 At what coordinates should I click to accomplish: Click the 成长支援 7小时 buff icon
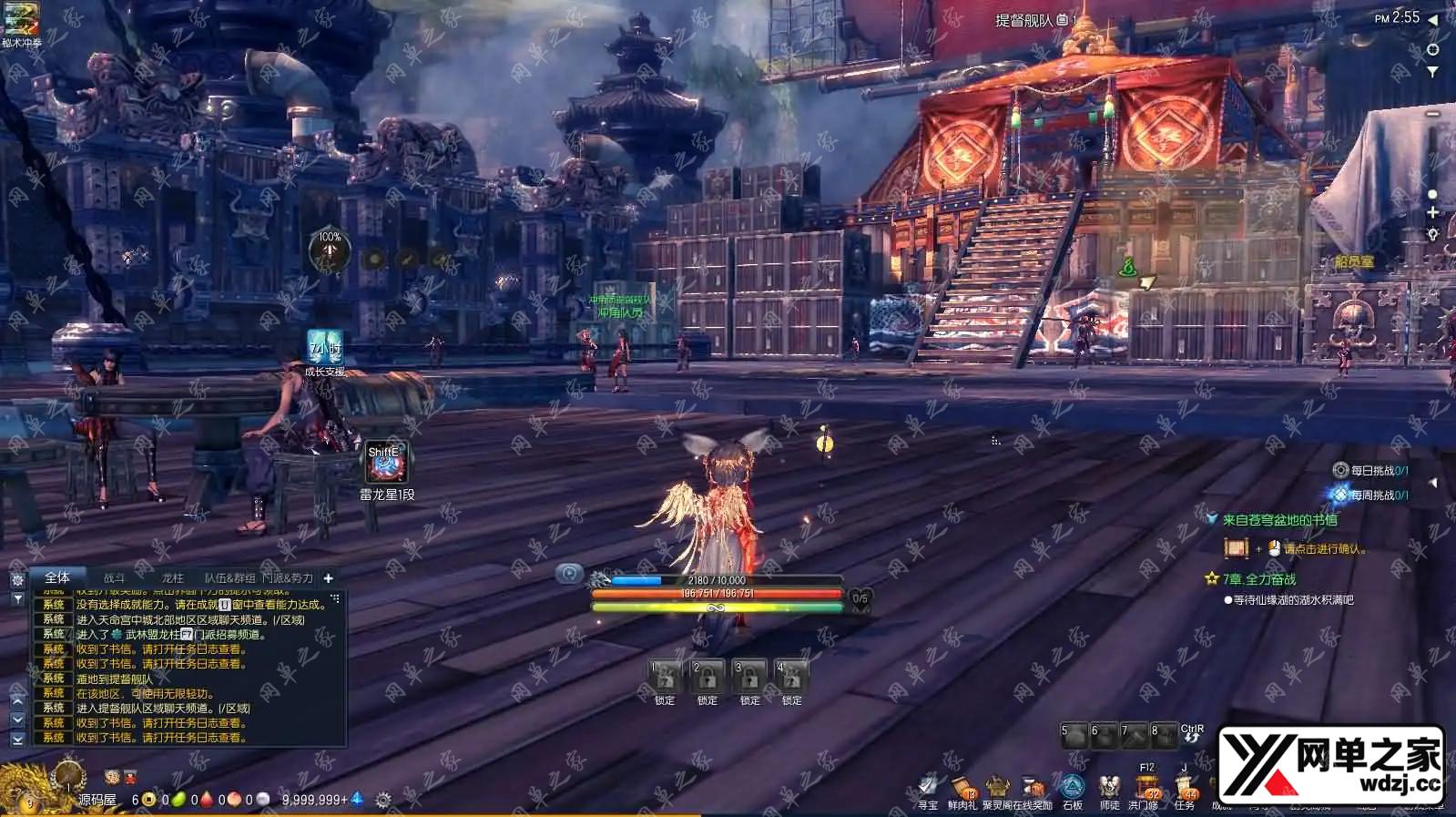coord(324,347)
